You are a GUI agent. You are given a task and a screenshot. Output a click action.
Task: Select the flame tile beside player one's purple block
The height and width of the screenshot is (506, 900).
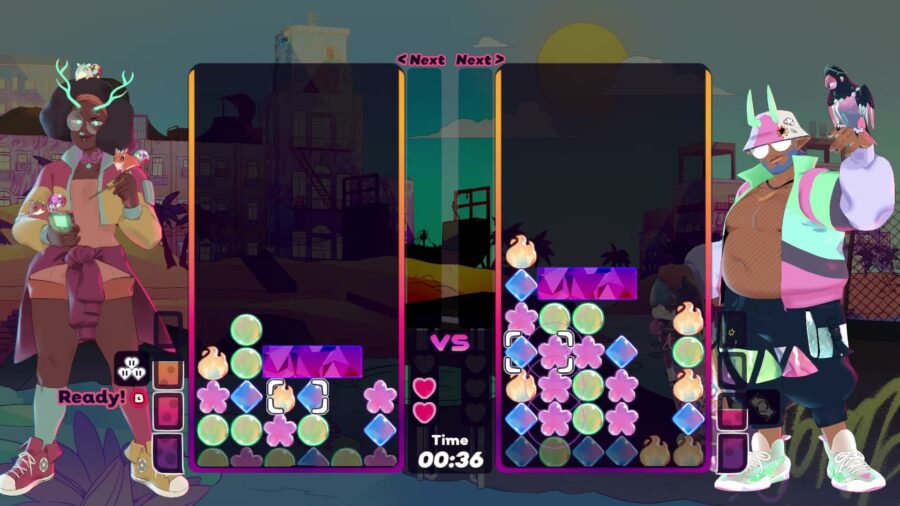[213, 362]
